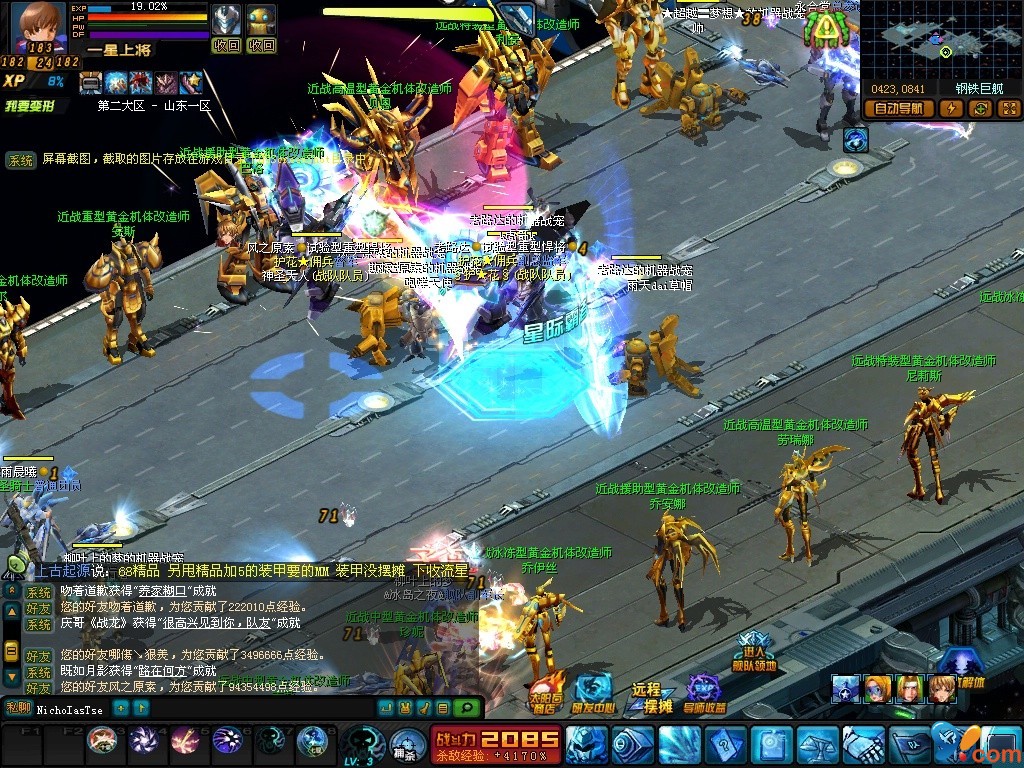The width and height of the screenshot is (1024, 768).
Task: Click the chat input field showing NicholasTse
Action: click(x=70, y=708)
